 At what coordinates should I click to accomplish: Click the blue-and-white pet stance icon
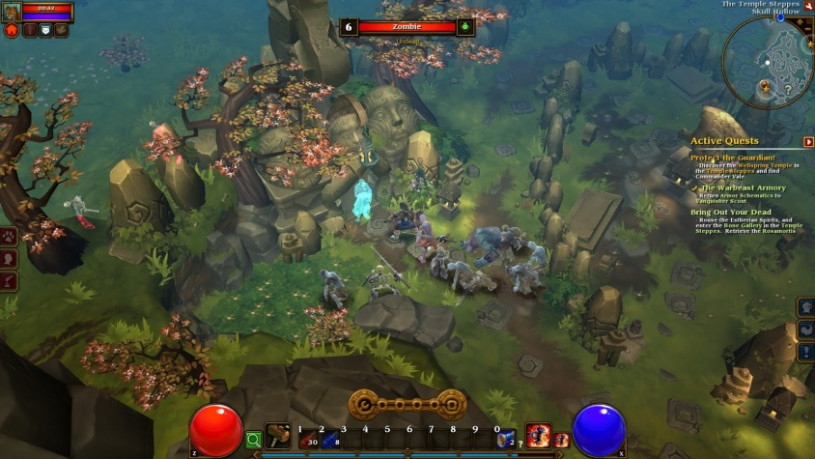pyautogui.click(x=45, y=30)
